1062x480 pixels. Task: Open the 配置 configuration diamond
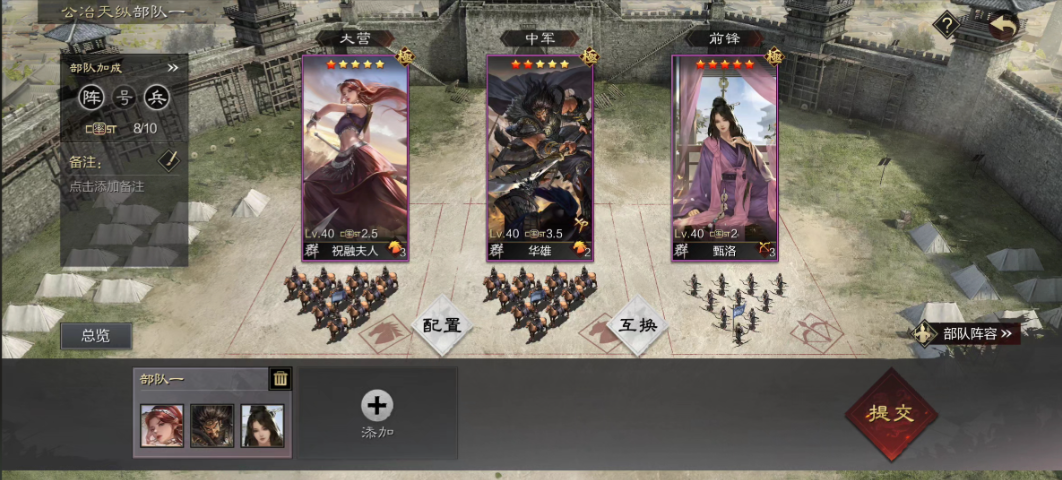(441, 325)
